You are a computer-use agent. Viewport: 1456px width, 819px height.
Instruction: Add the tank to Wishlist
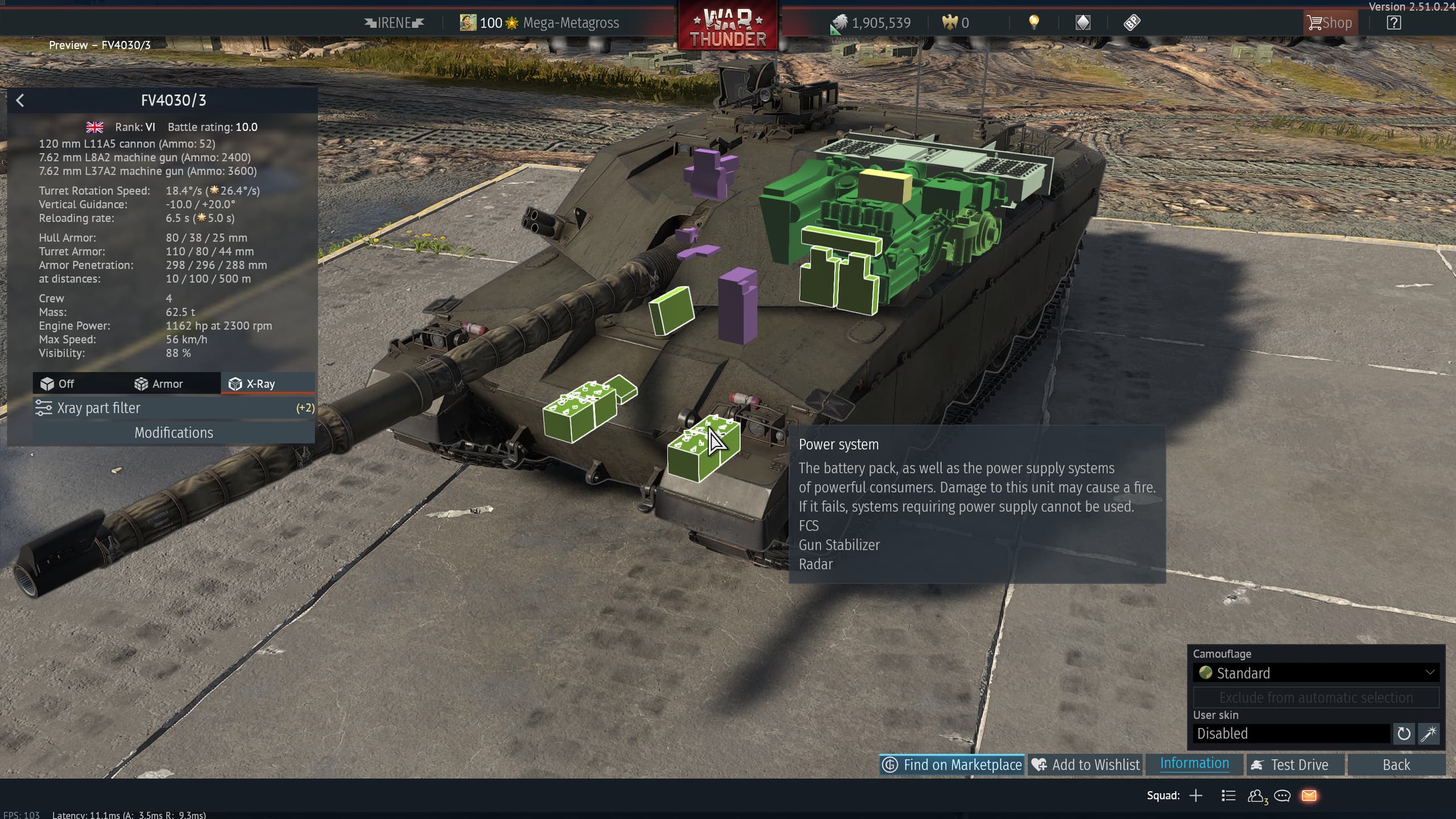tap(1086, 765)
